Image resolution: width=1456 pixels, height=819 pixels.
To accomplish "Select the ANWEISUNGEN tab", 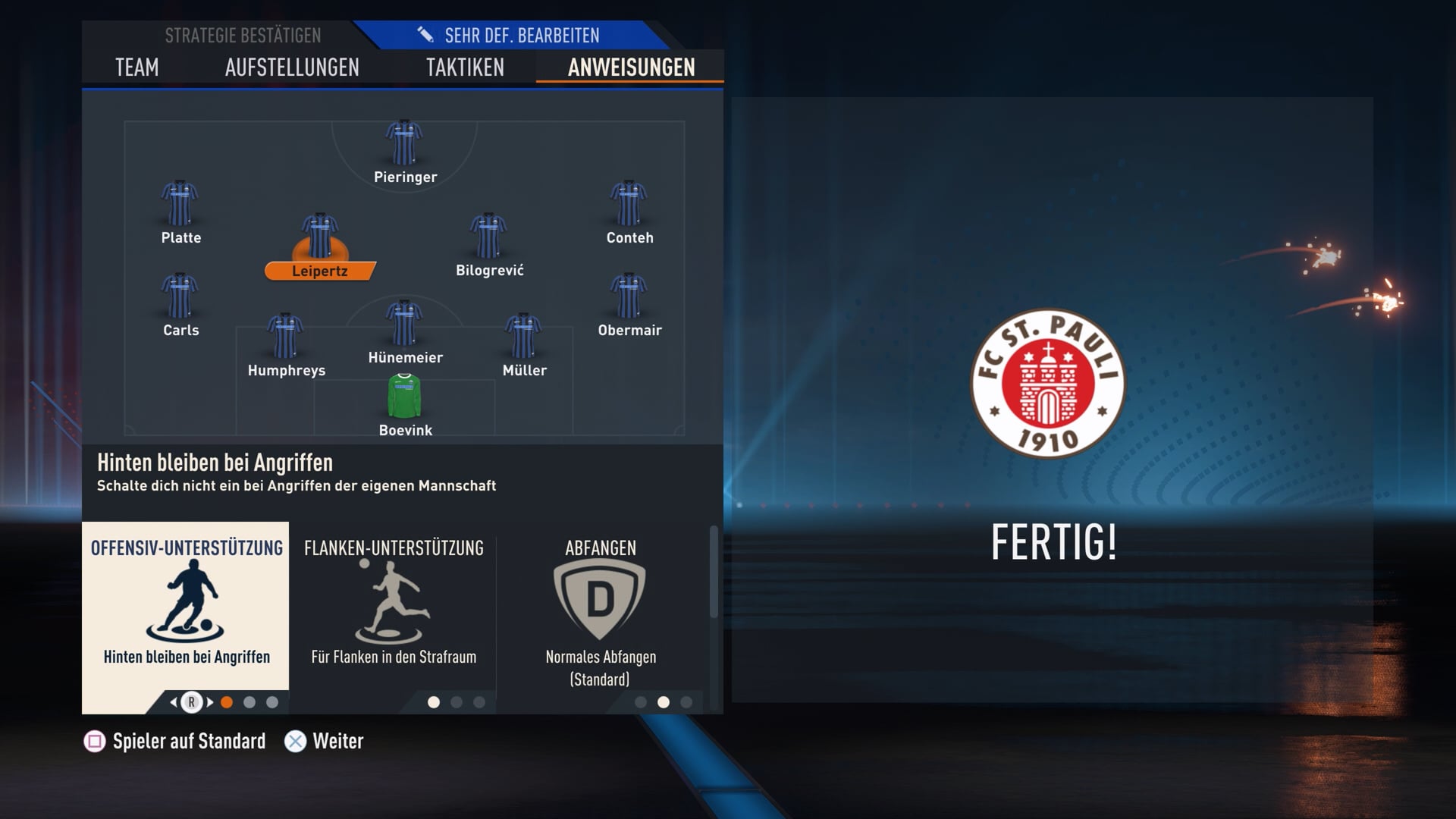I will tap(631, 67).
